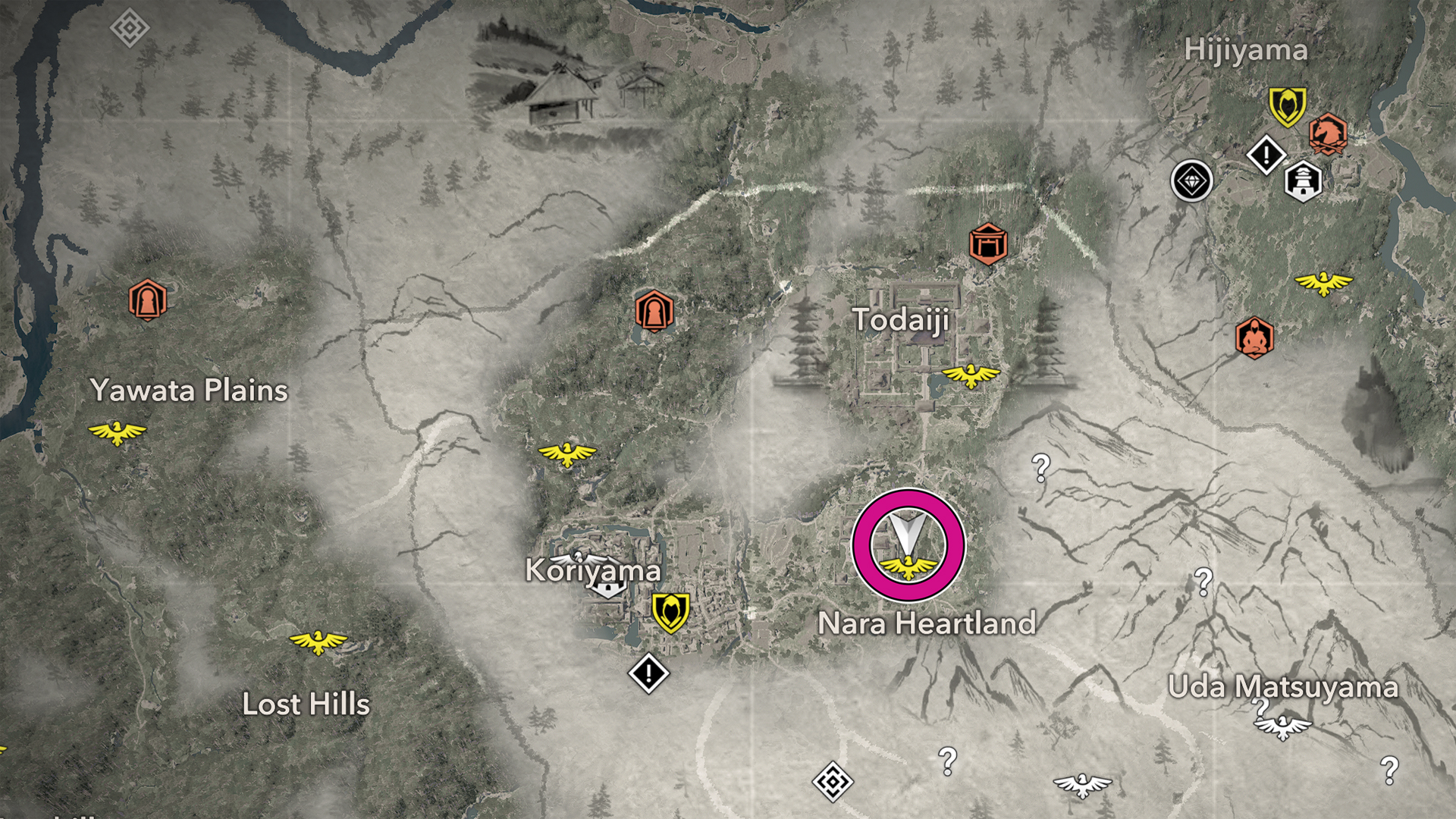This screenshot has width=1456, height=819.
Task: Click the orange horse head marker
Action: [1327, 133]
